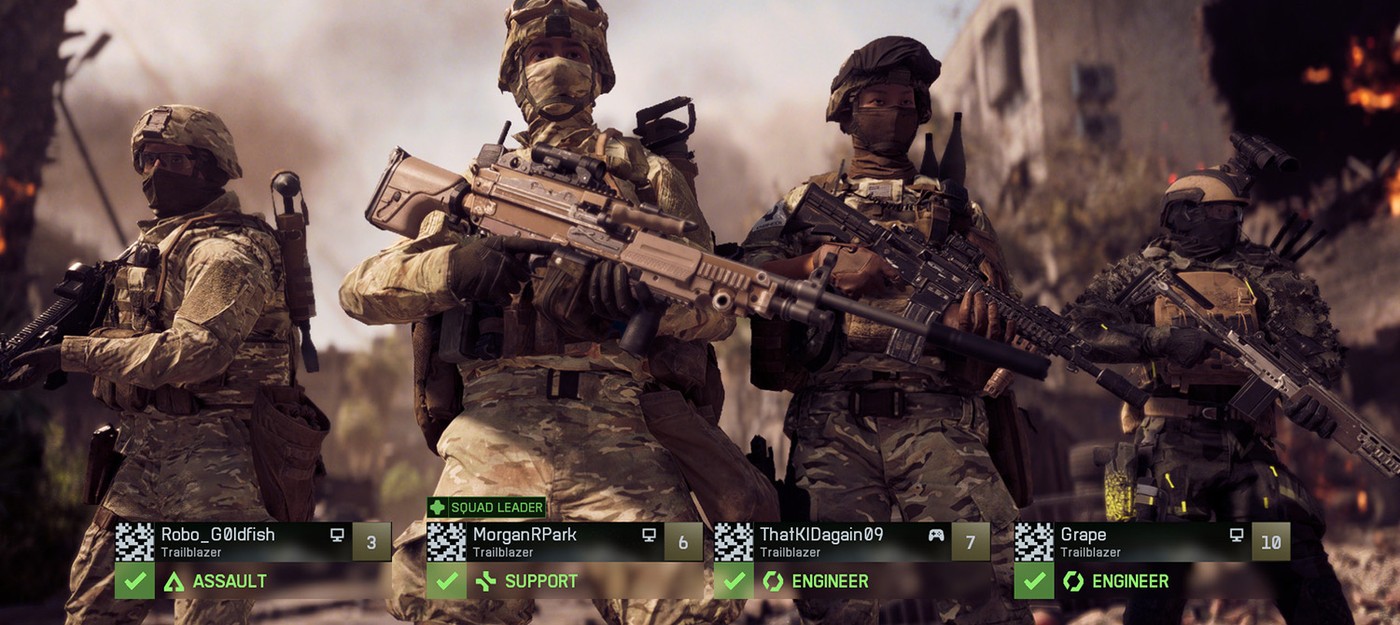Toggle MorganRPark's green ready checkmark

pos(446,581)
